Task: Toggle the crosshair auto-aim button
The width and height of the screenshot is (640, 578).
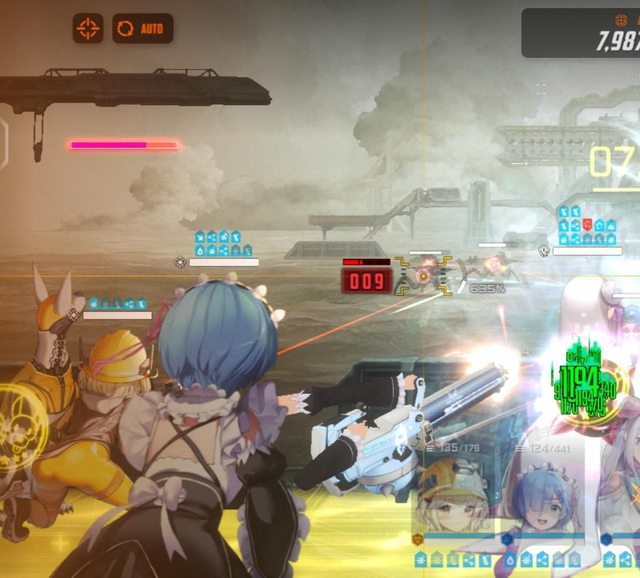Action: click(x=88, y=28)
